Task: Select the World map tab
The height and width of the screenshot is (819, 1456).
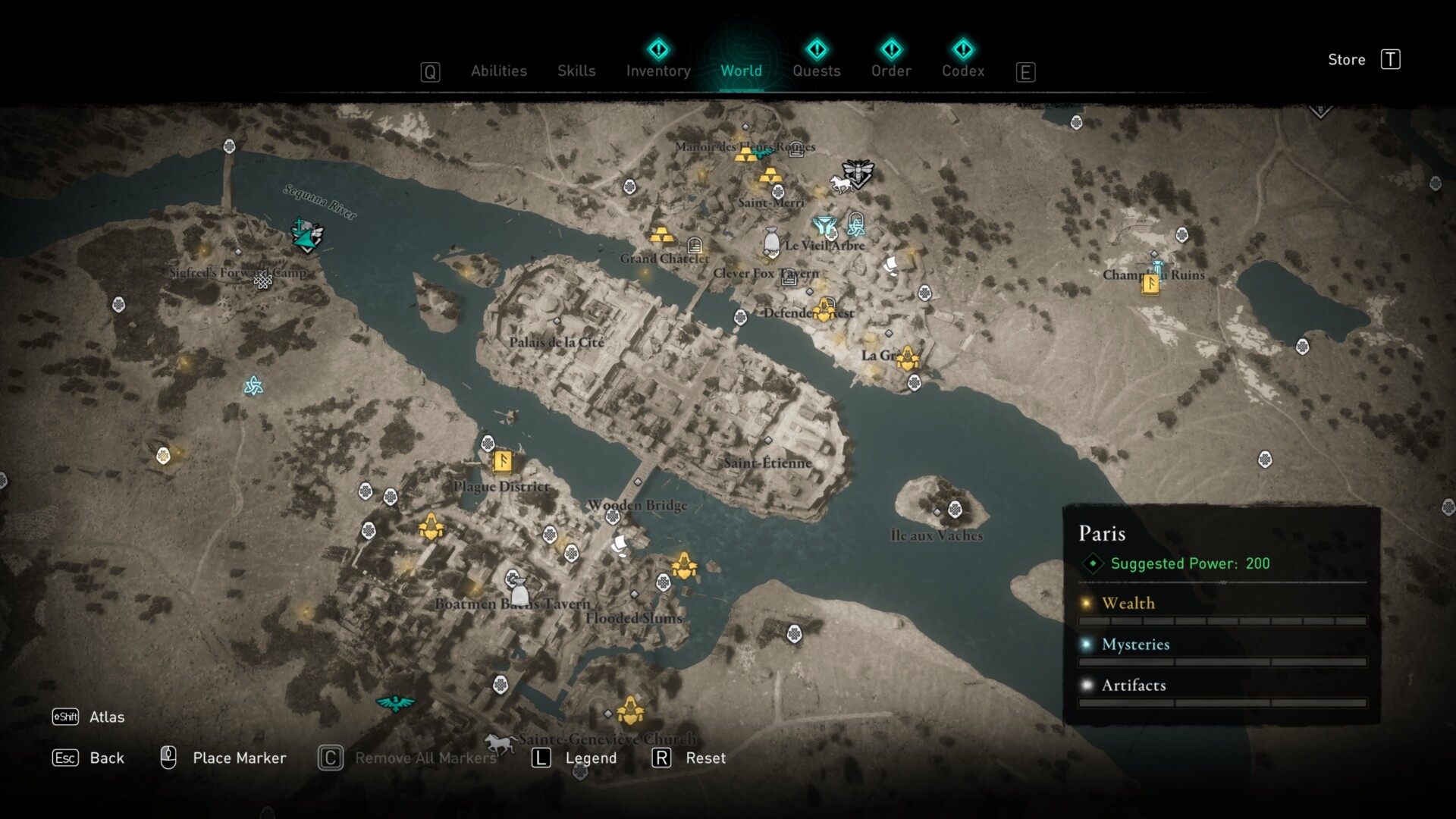Action: click(741, 71)
